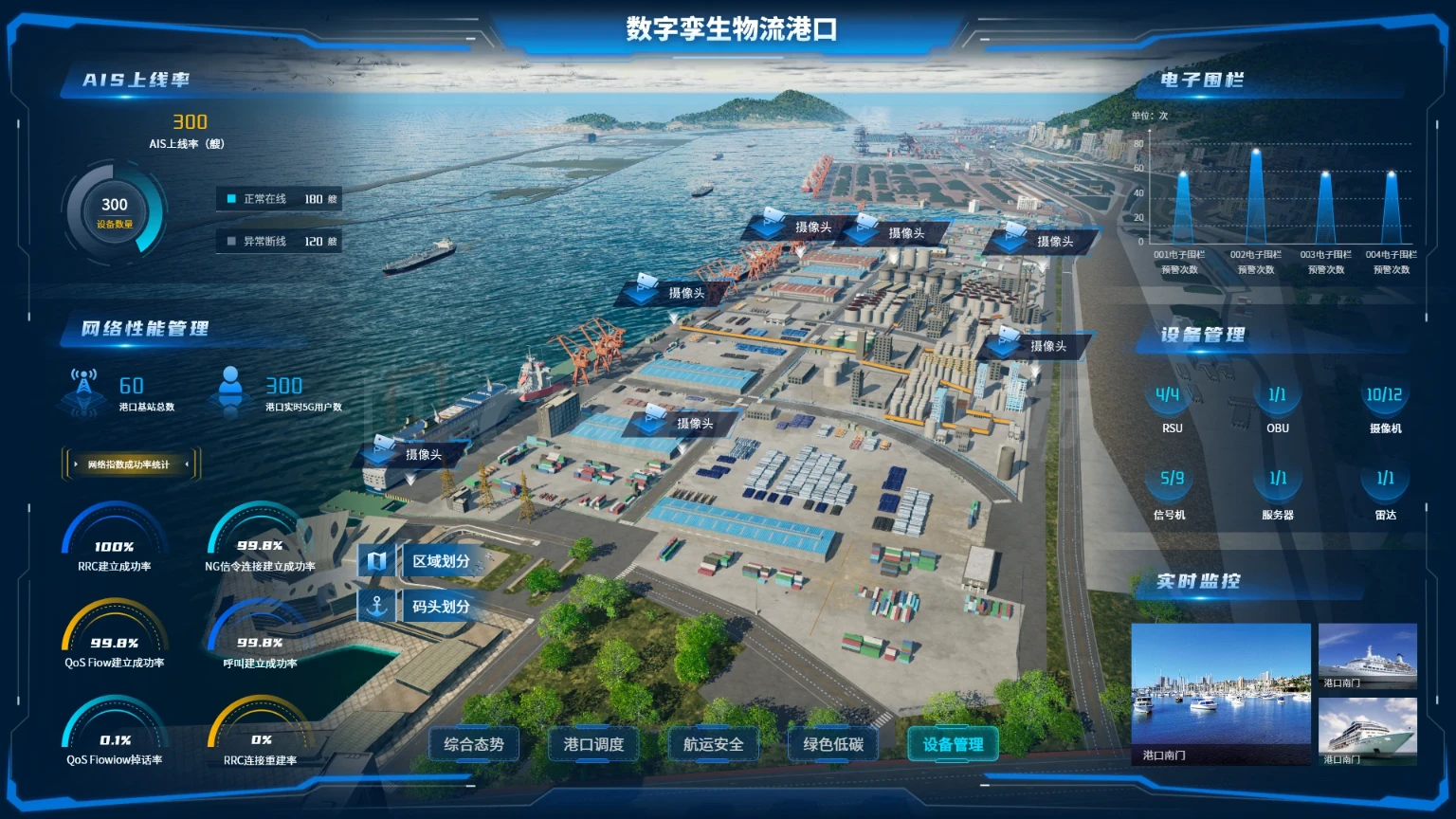Select the 001电子围栏 alert bar

click(x=1183, y=209)
